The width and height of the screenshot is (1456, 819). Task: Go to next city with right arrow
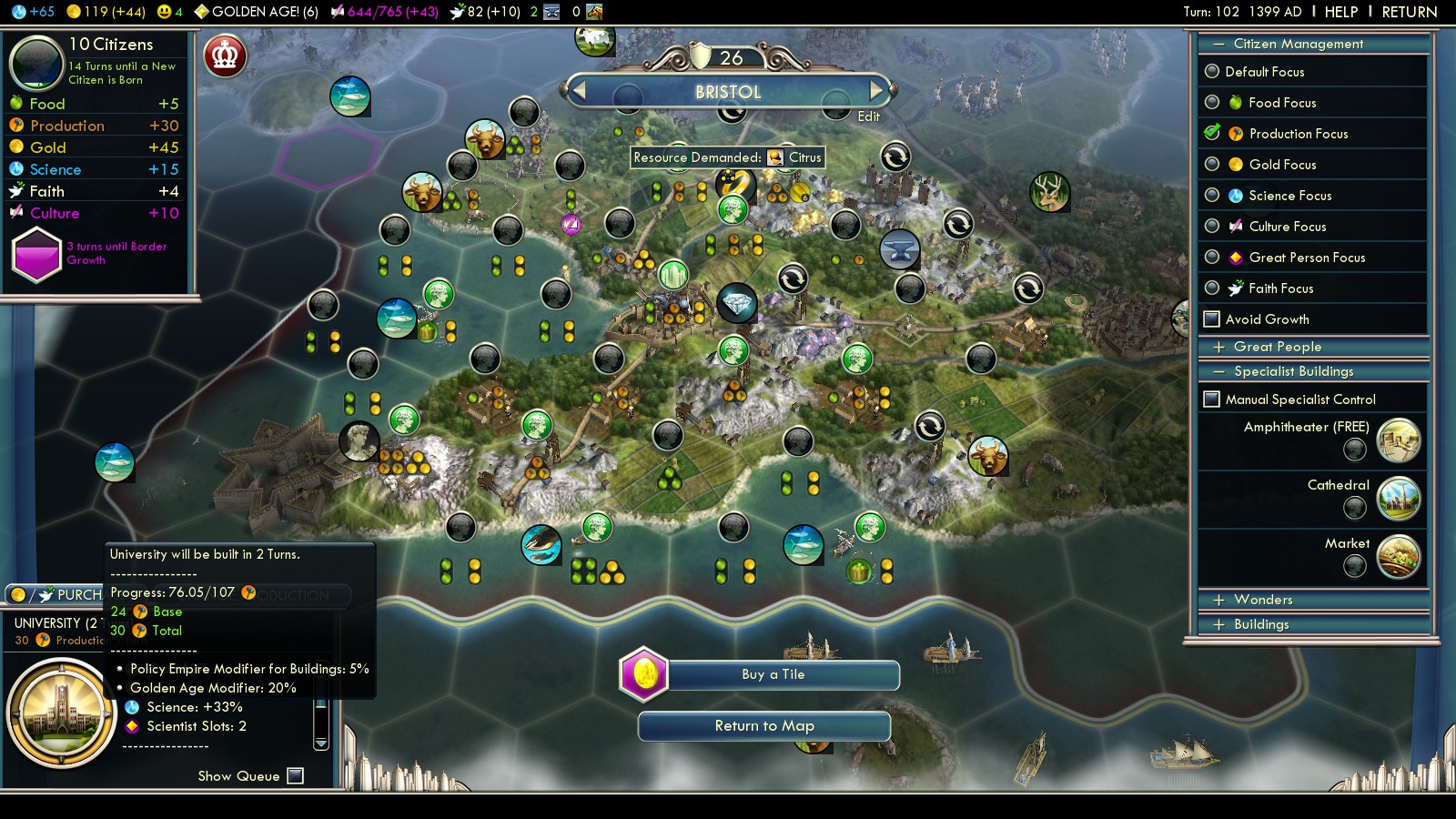click(876, 90)
